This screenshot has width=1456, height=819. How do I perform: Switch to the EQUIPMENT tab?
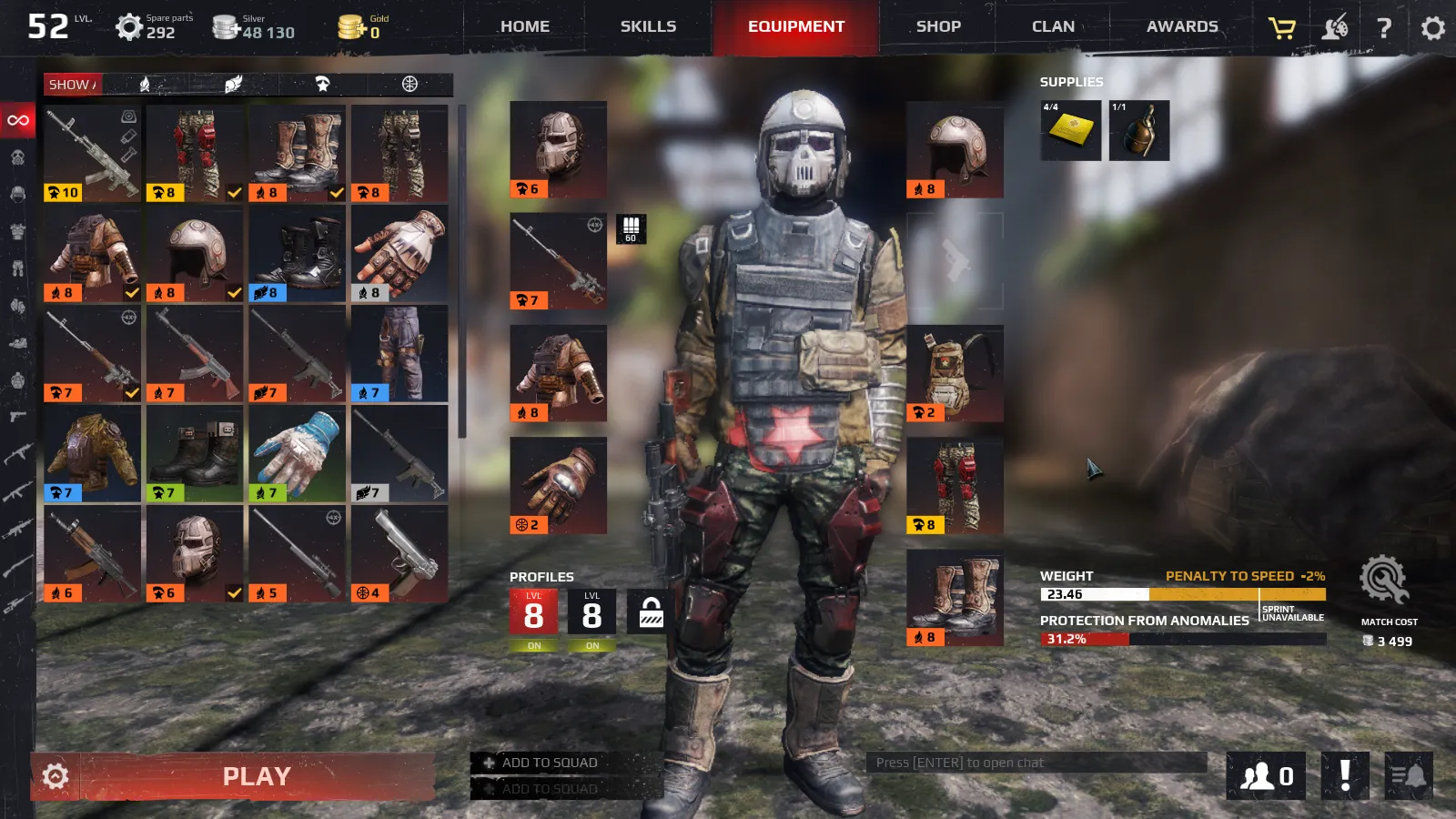click(x=795, y=26)
